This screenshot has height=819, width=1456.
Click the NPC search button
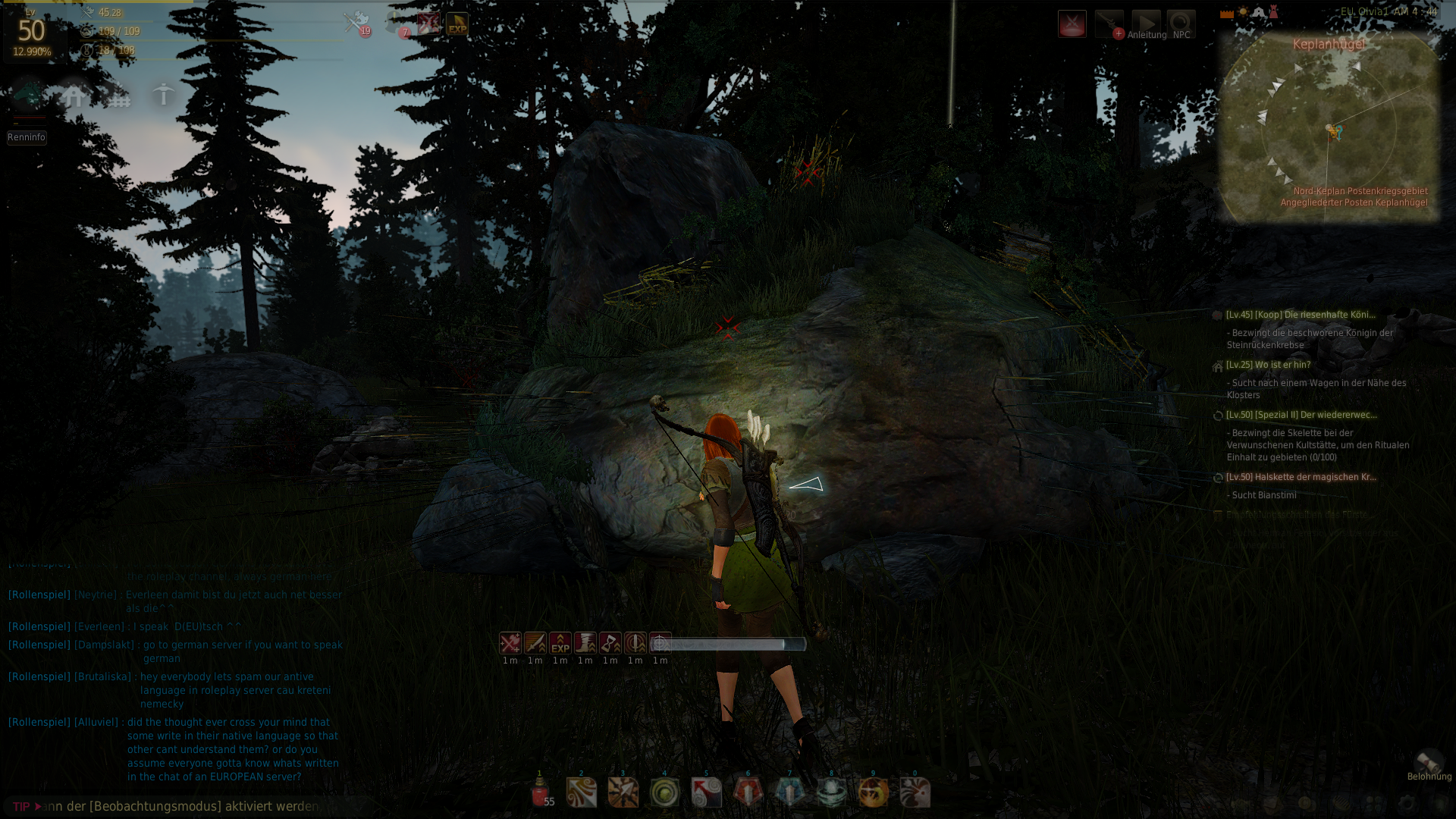pos(1181,25)
